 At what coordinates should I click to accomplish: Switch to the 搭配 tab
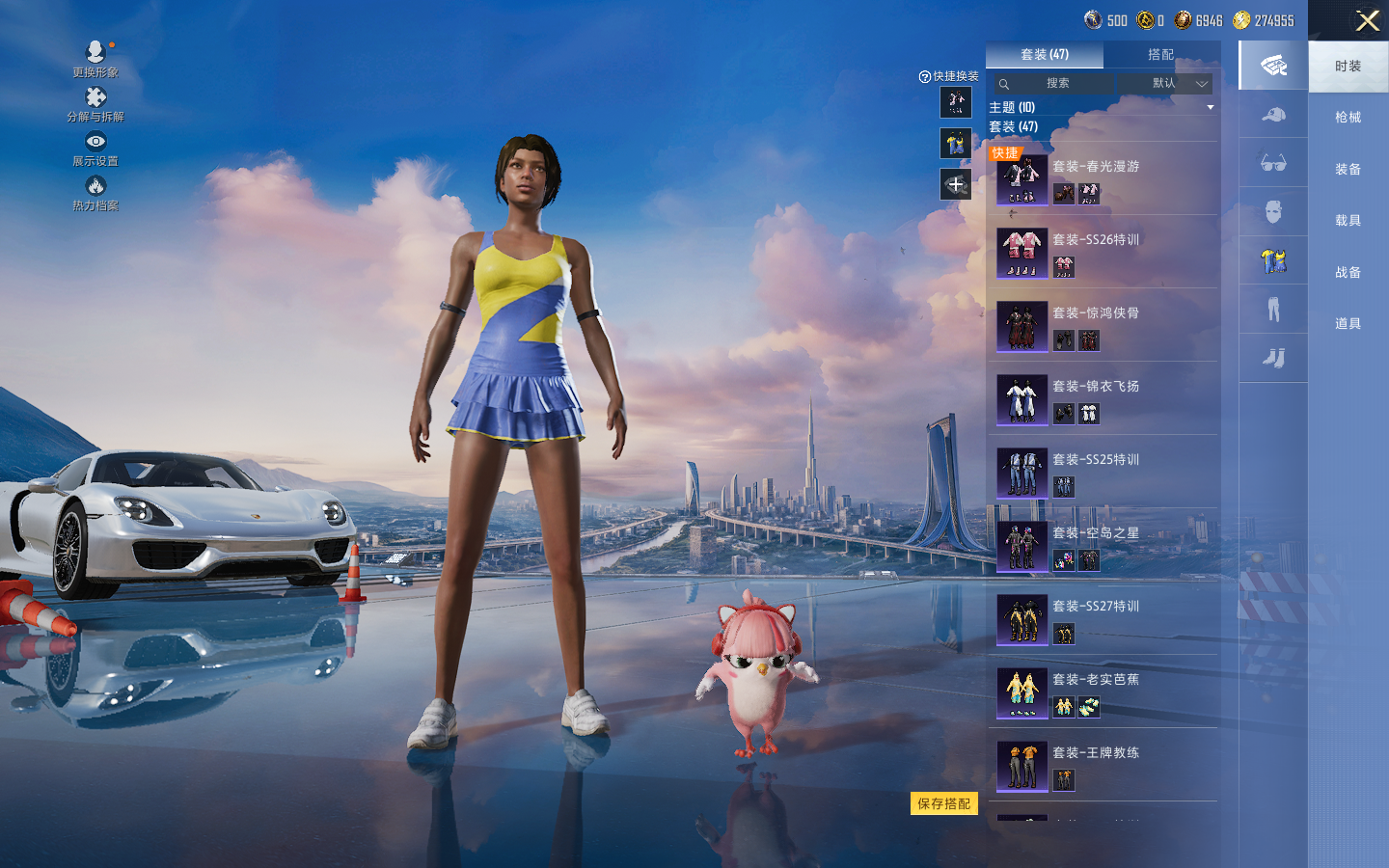pyautogui.click(x=1160, y=55)
